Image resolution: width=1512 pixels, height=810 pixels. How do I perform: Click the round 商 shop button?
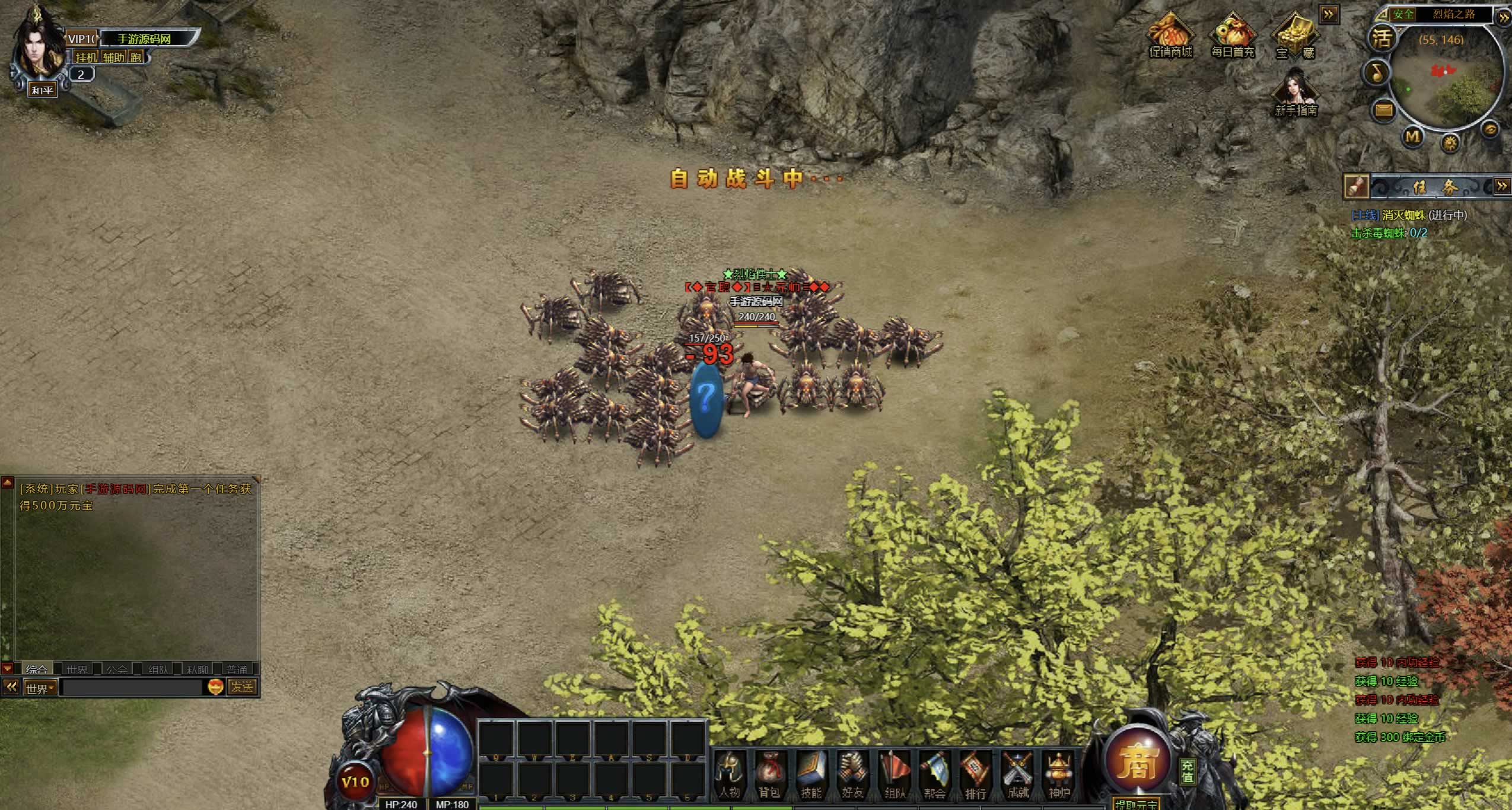point(1137,762)
